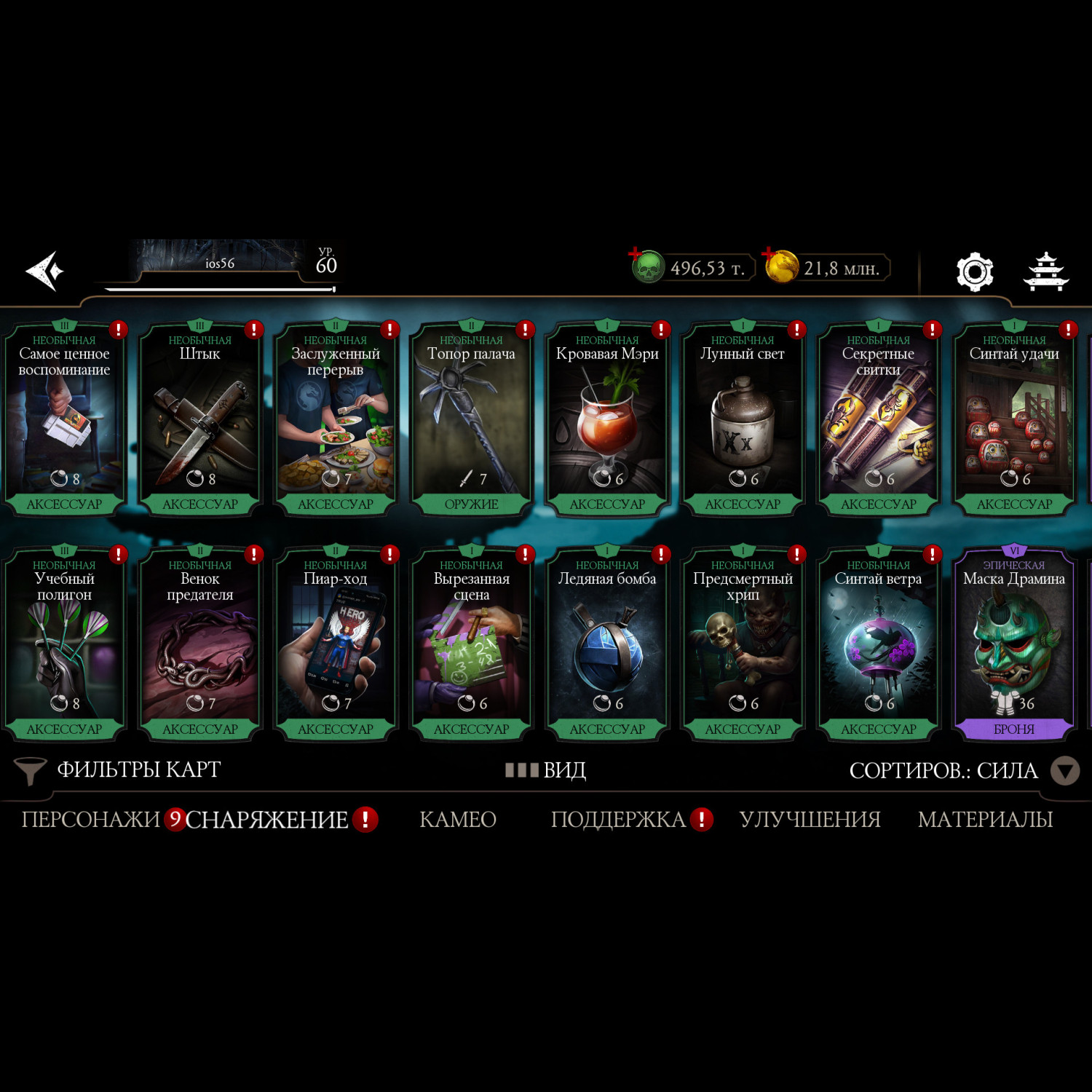Choose the Кровавая Мэри accessory card
The height and width of the screenshot is (1092, 1092).
pos(607,419)
